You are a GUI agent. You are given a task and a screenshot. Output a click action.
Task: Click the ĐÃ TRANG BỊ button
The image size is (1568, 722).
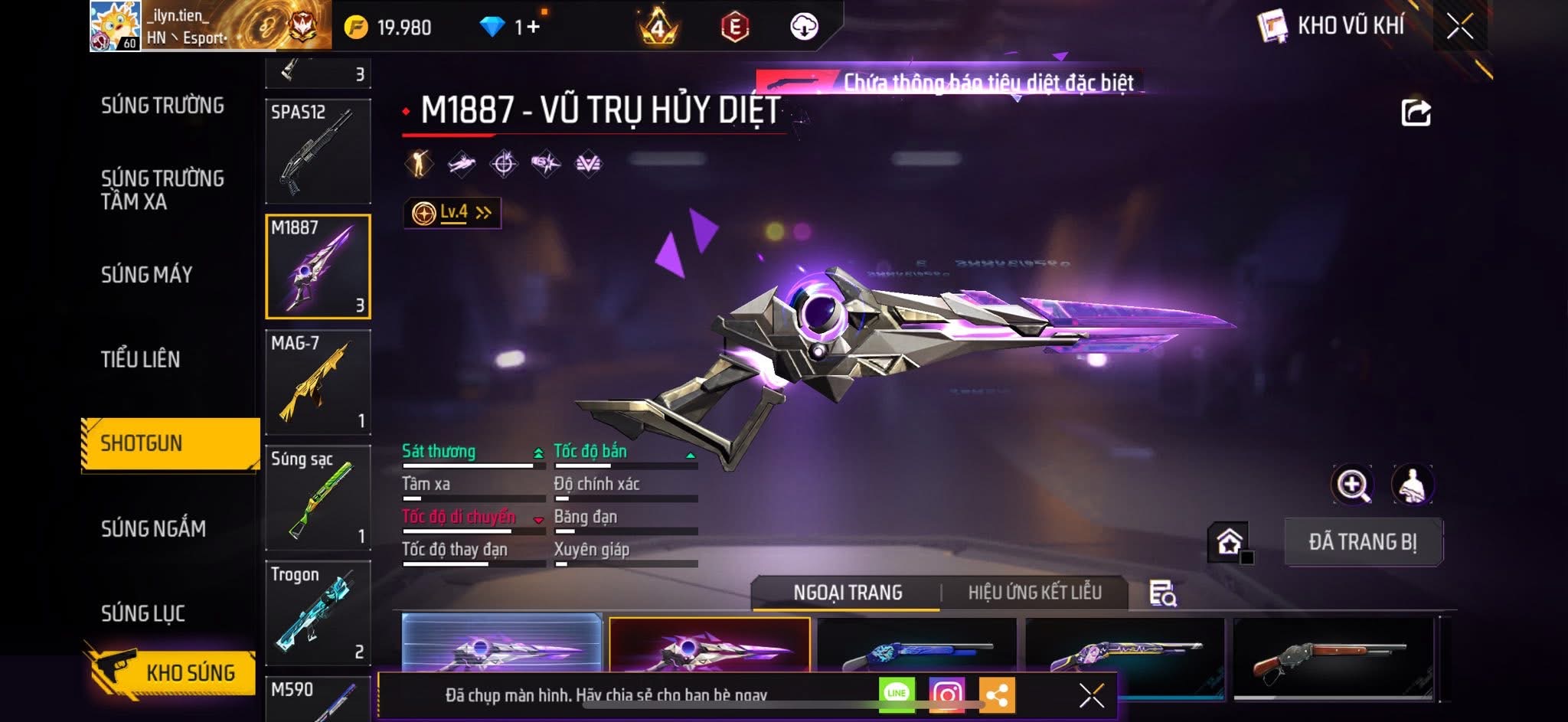pos(1363,542)
